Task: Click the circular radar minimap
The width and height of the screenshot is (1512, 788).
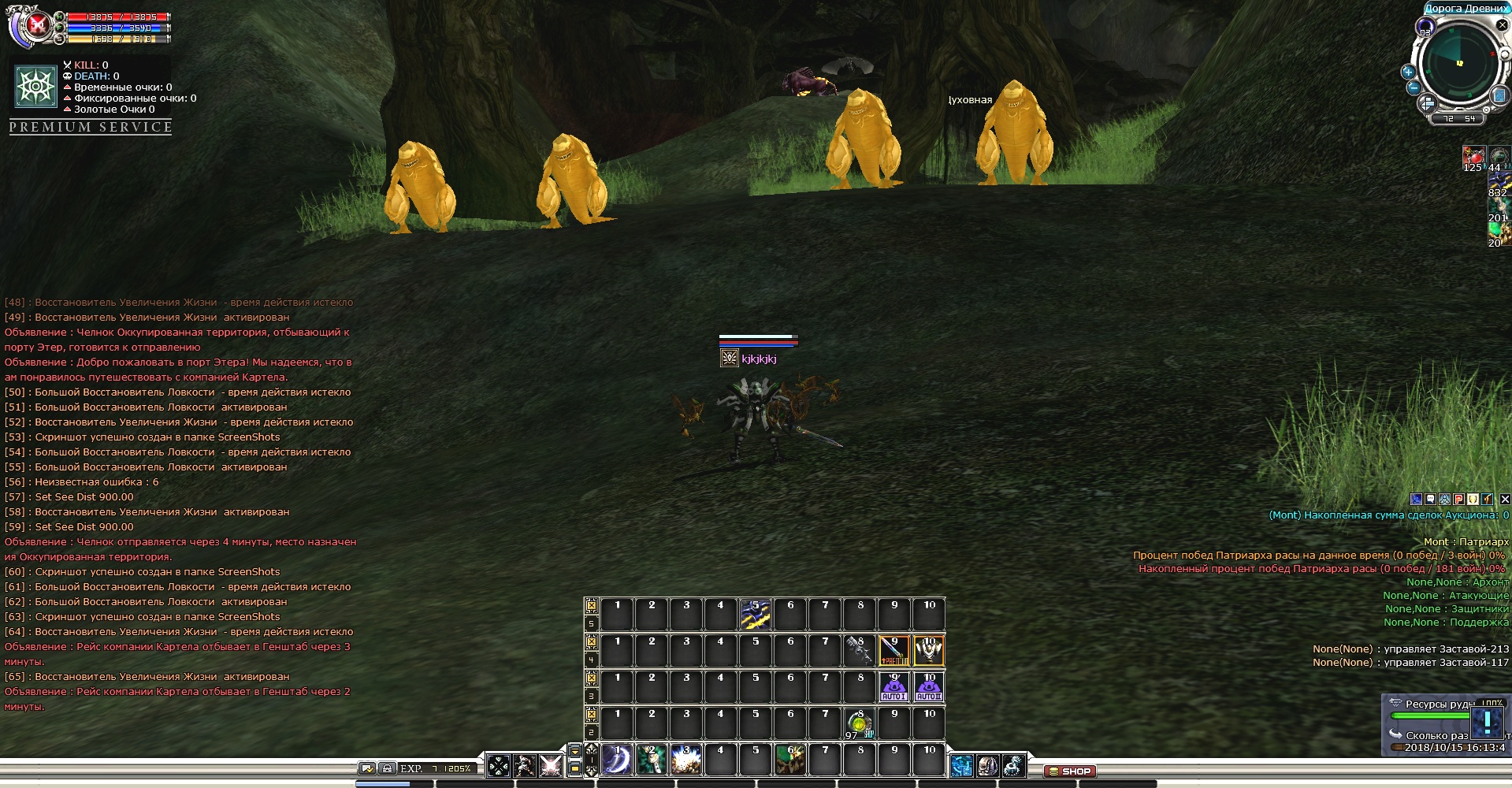Action: (x=1459, y=65)
